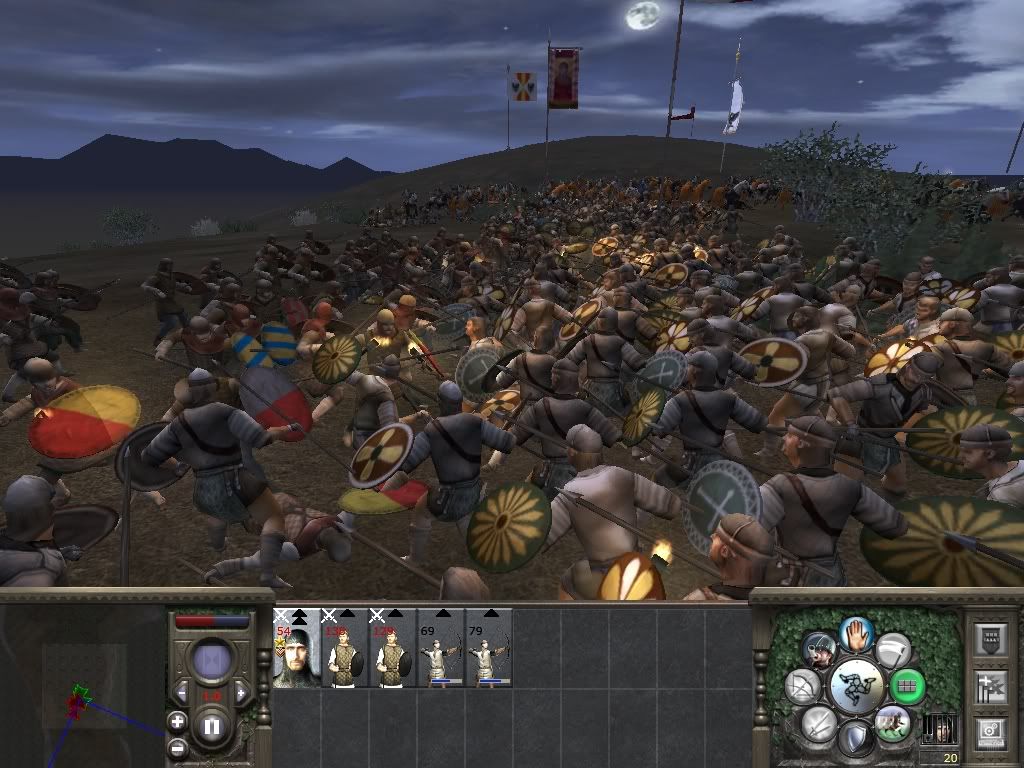The height and width of the screenshot is (768, 1024).
Task: Open the options menu gear button
Action: pos(989,732)
